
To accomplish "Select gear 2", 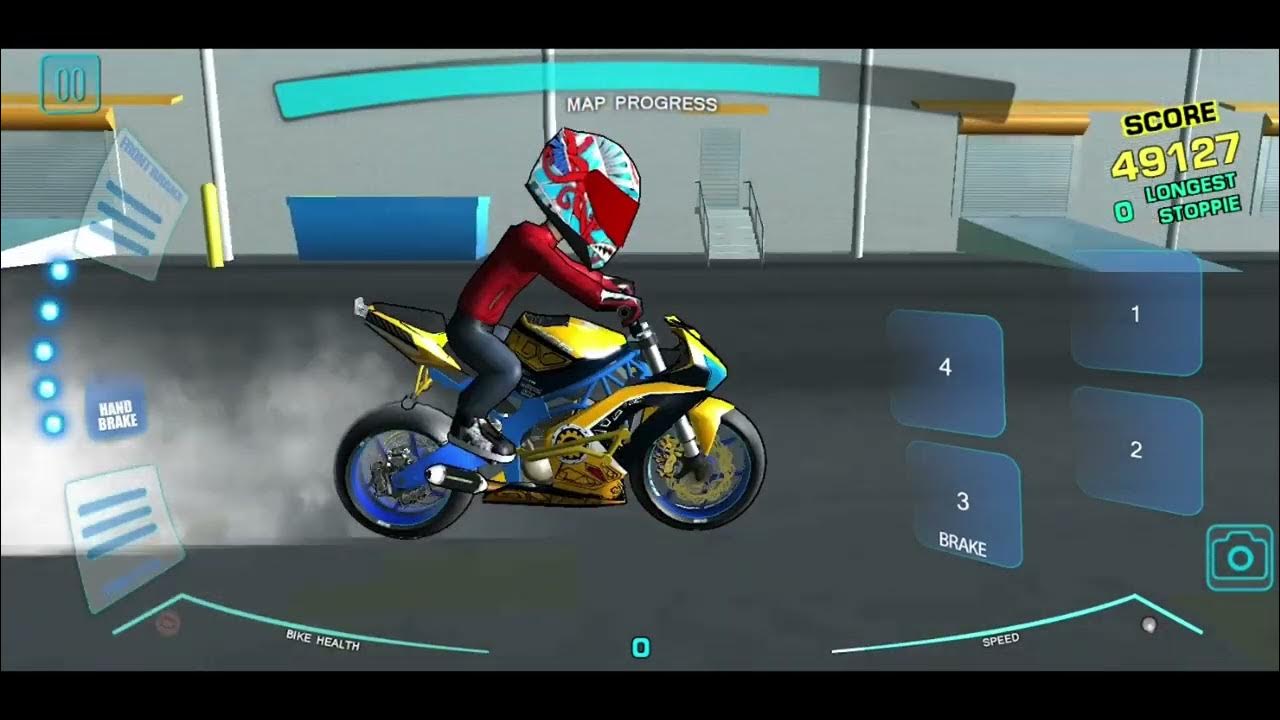I will (x=1136, y=450).
